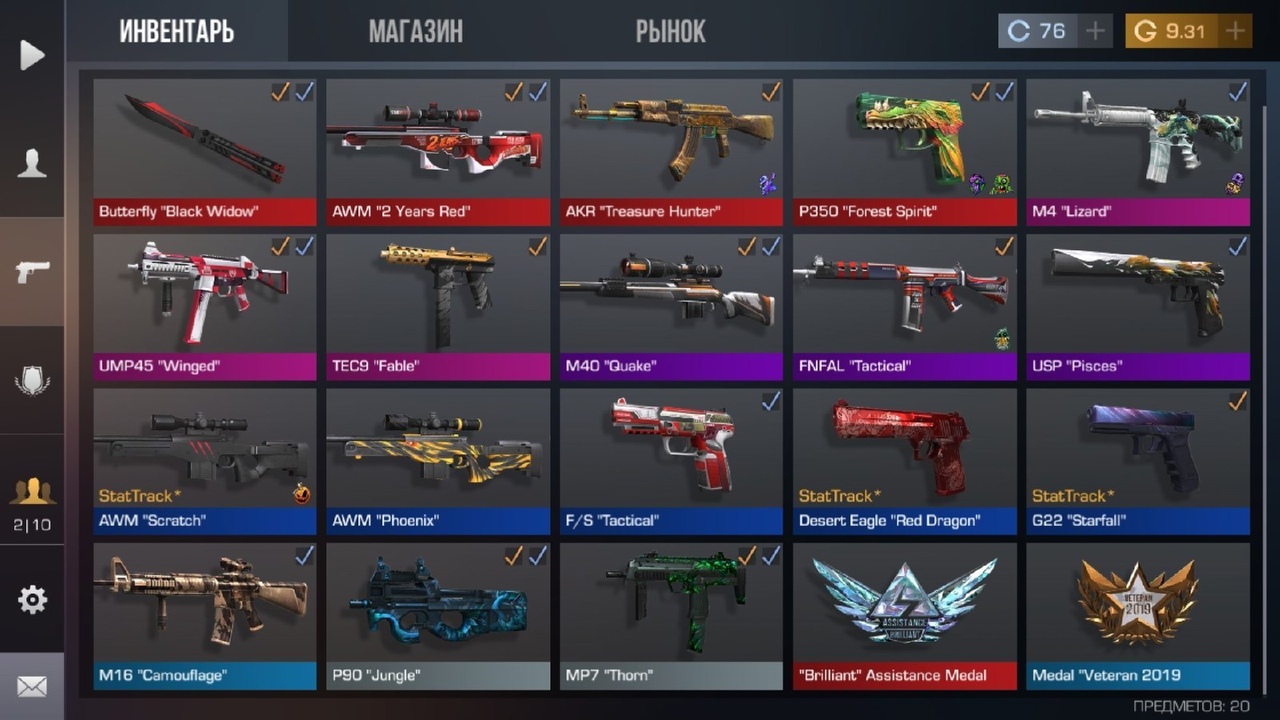Add silver coins with plus button
Image resolution: width=1280 pixels, height=720 pixels.
[1096, 31]
